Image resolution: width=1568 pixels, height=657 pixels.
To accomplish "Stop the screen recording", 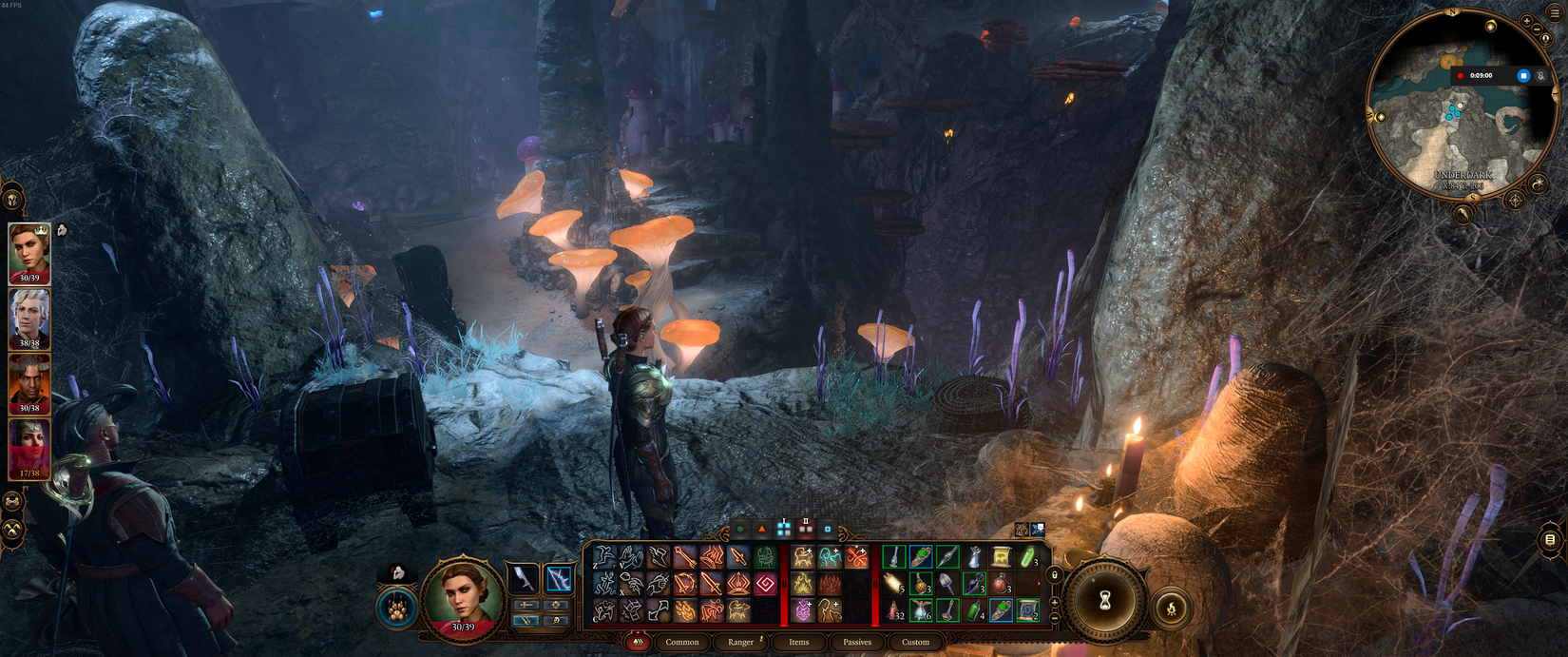I will click(x=1523, y=76).
